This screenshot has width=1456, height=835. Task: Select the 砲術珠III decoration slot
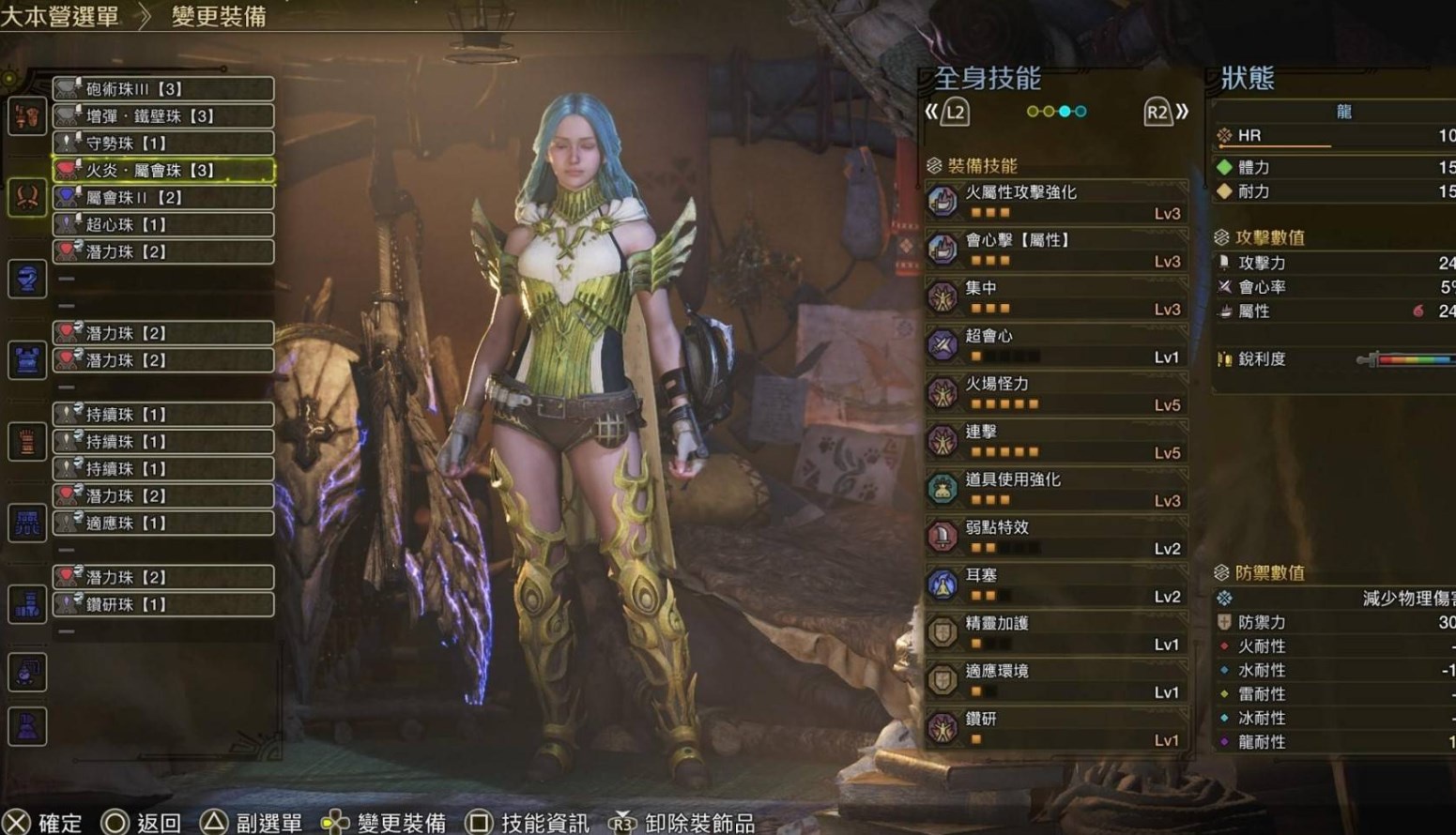(x=163, y=89)
